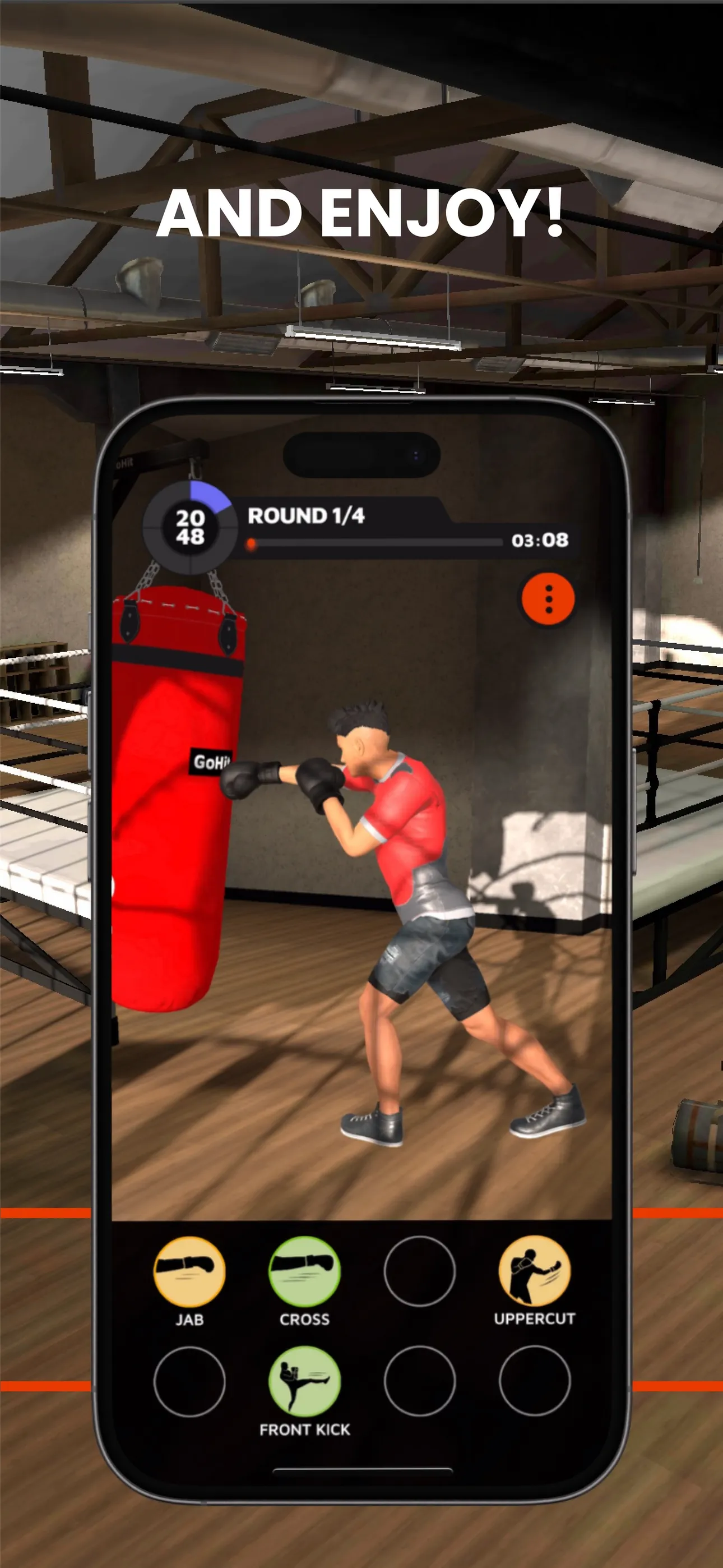Viewport: 723px width, 1568px height.
Task: Tap the Uppercut move icon
Action: 534,1271
